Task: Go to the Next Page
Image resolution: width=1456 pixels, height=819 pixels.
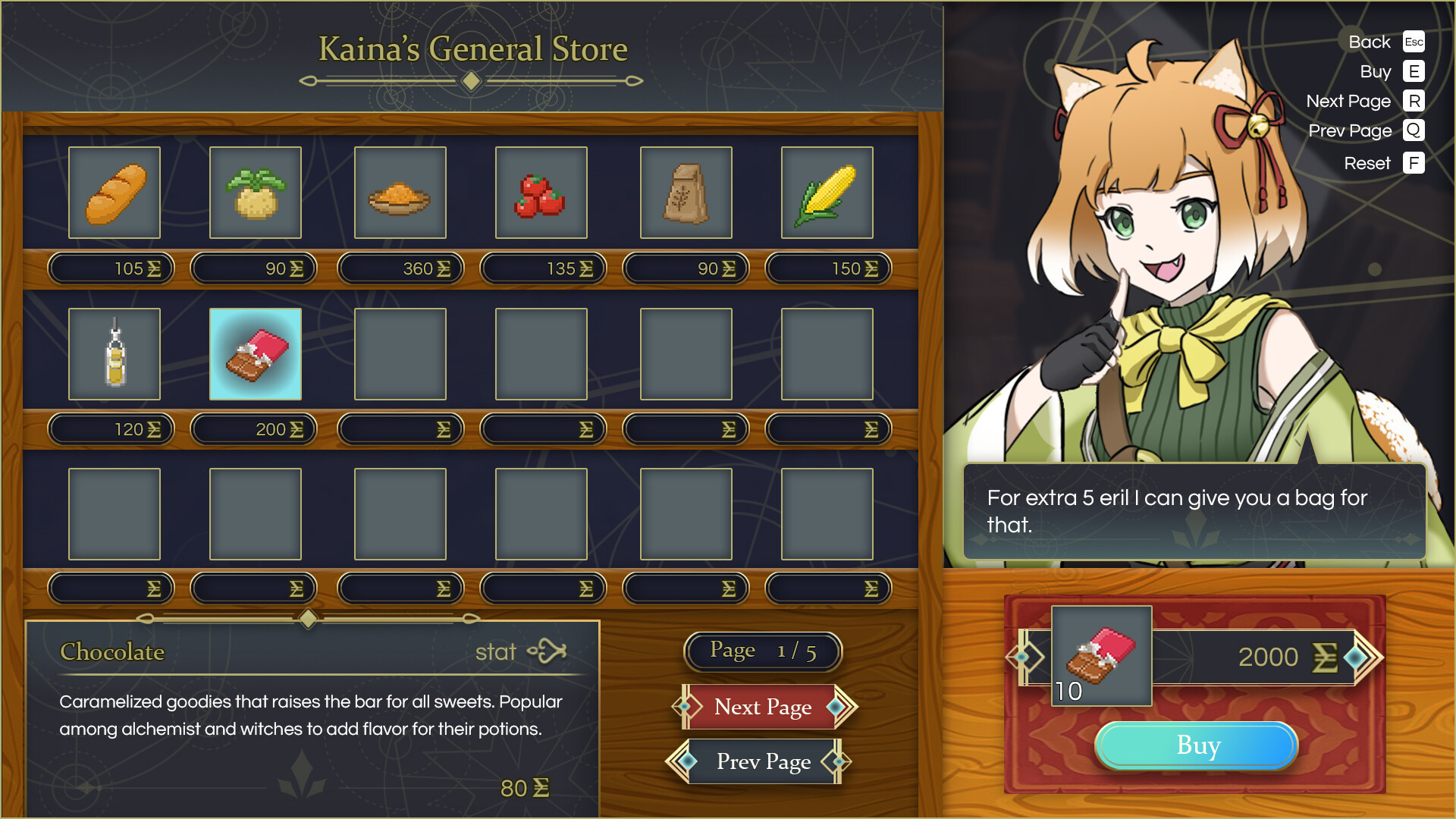Action: pos(764,707)
